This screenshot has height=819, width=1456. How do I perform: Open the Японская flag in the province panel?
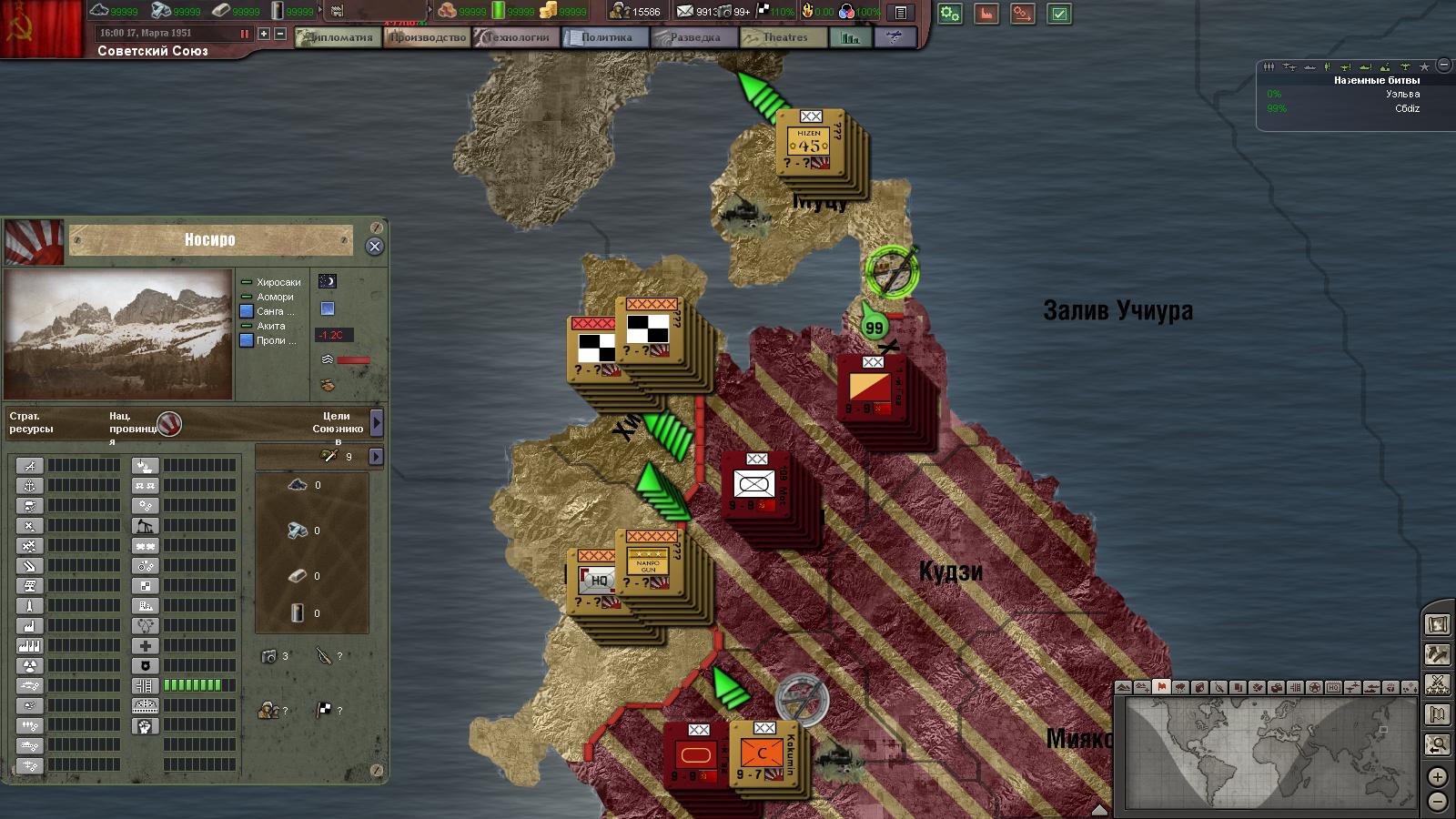35,242
